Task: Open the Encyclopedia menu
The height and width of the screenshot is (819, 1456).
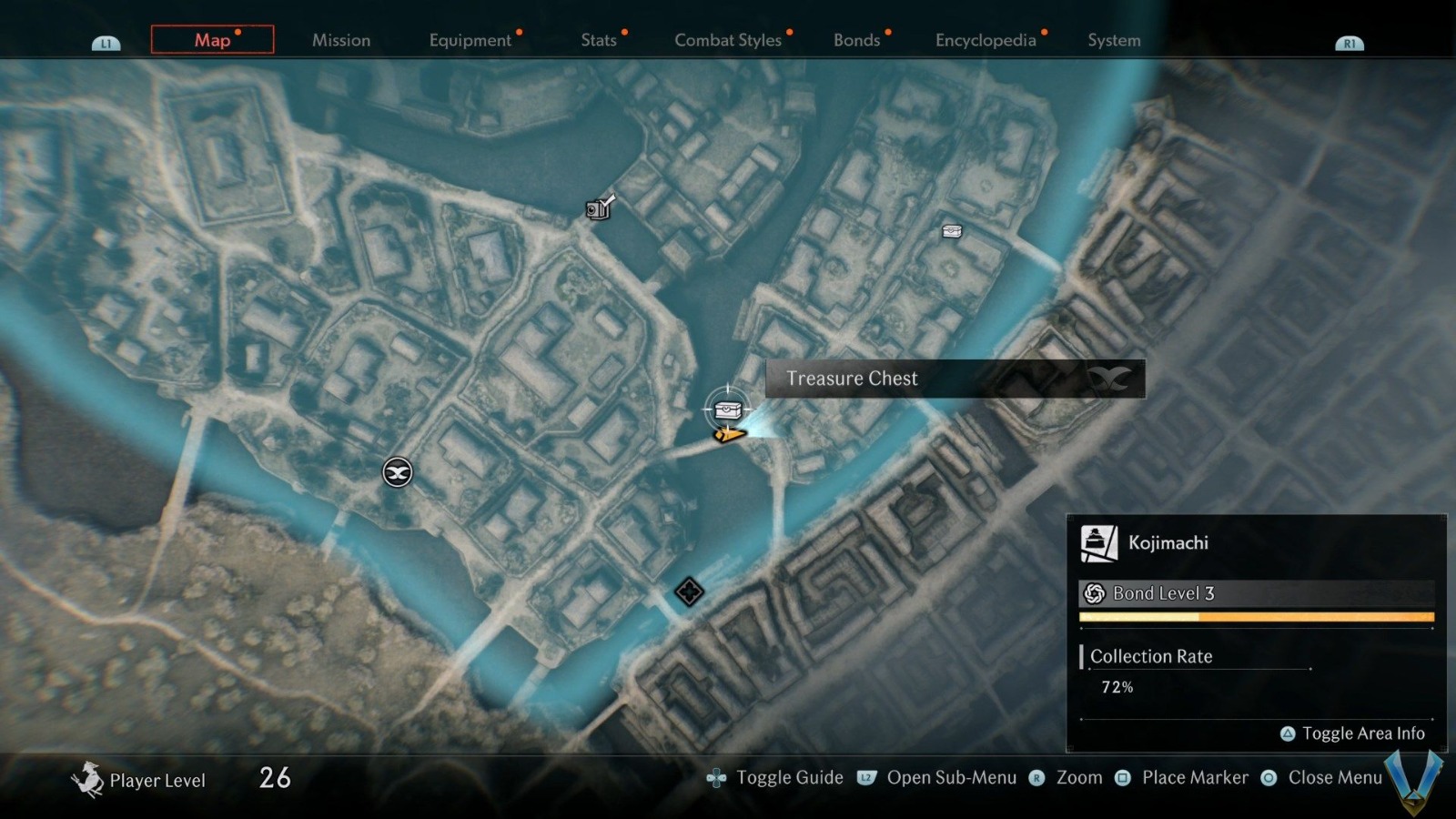Action: pos(986,40)
